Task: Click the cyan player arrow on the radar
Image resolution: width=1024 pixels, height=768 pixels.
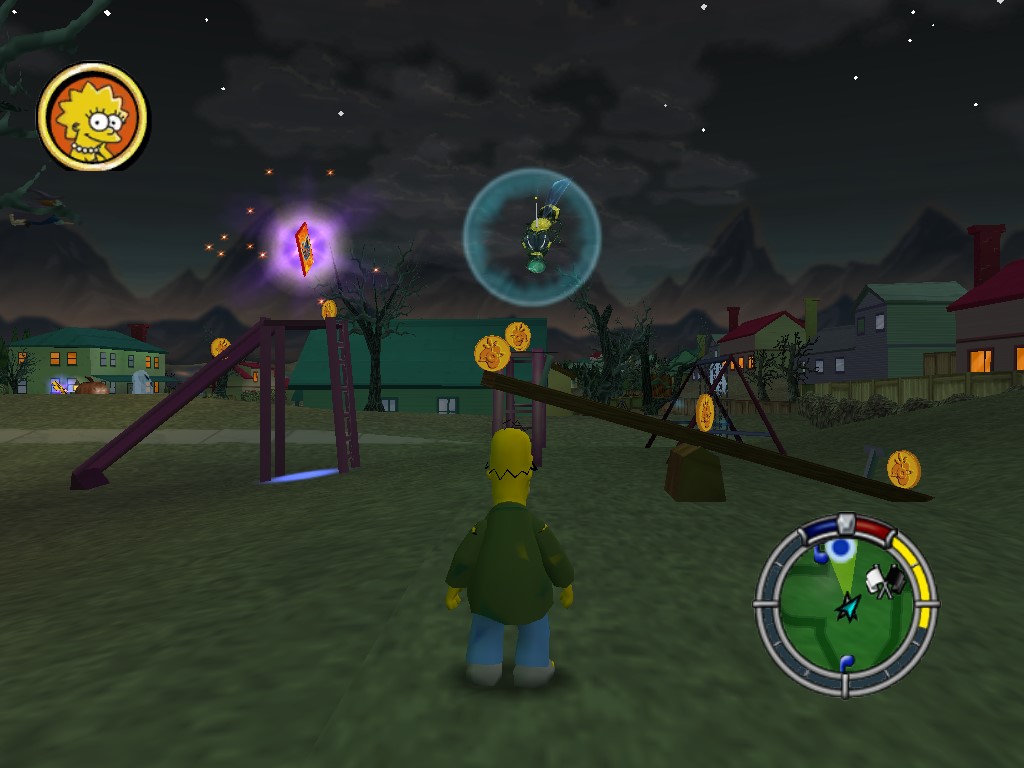Action: point(848,606)
